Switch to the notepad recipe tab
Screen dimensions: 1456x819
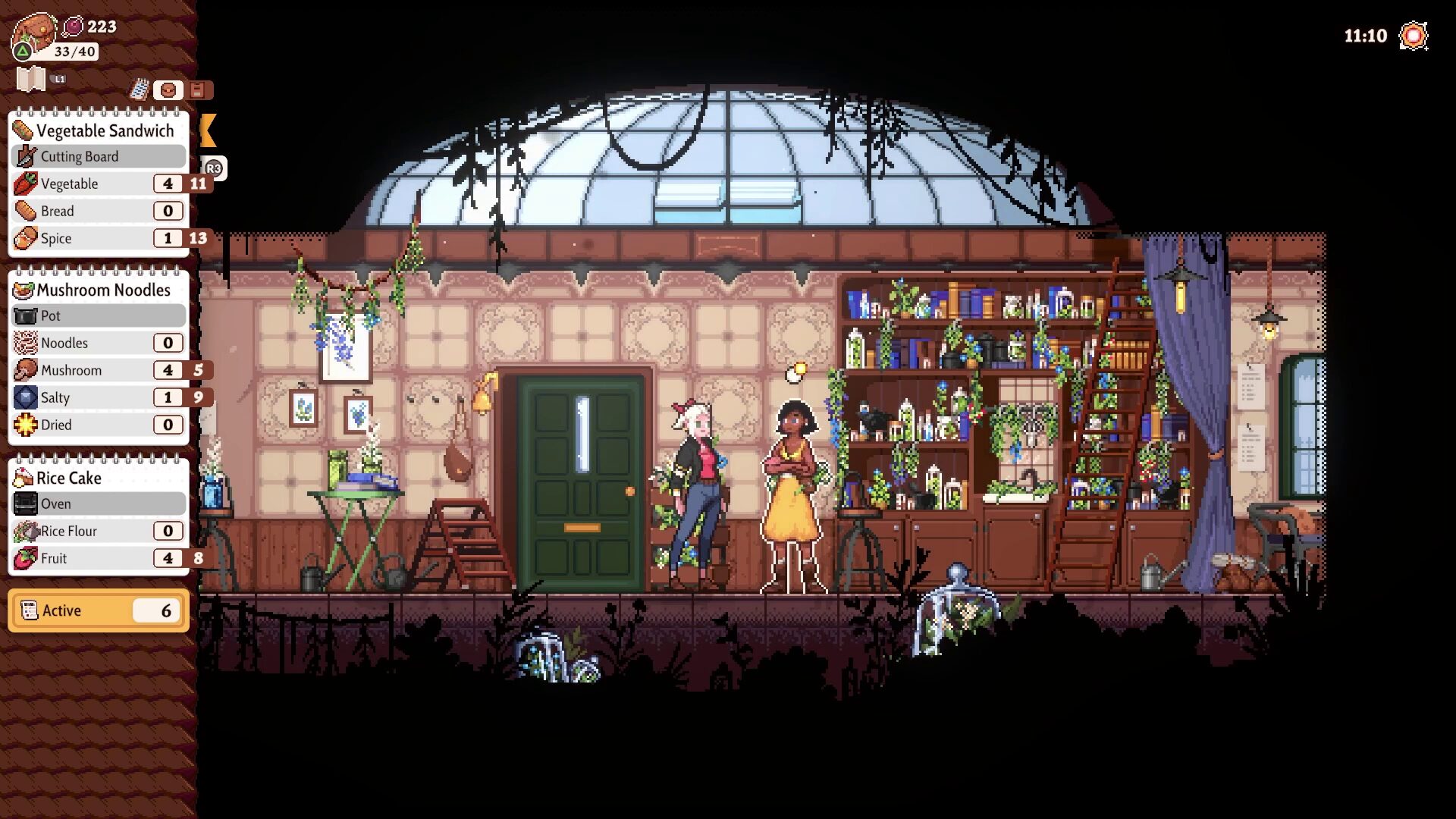[x=140, y=89]
